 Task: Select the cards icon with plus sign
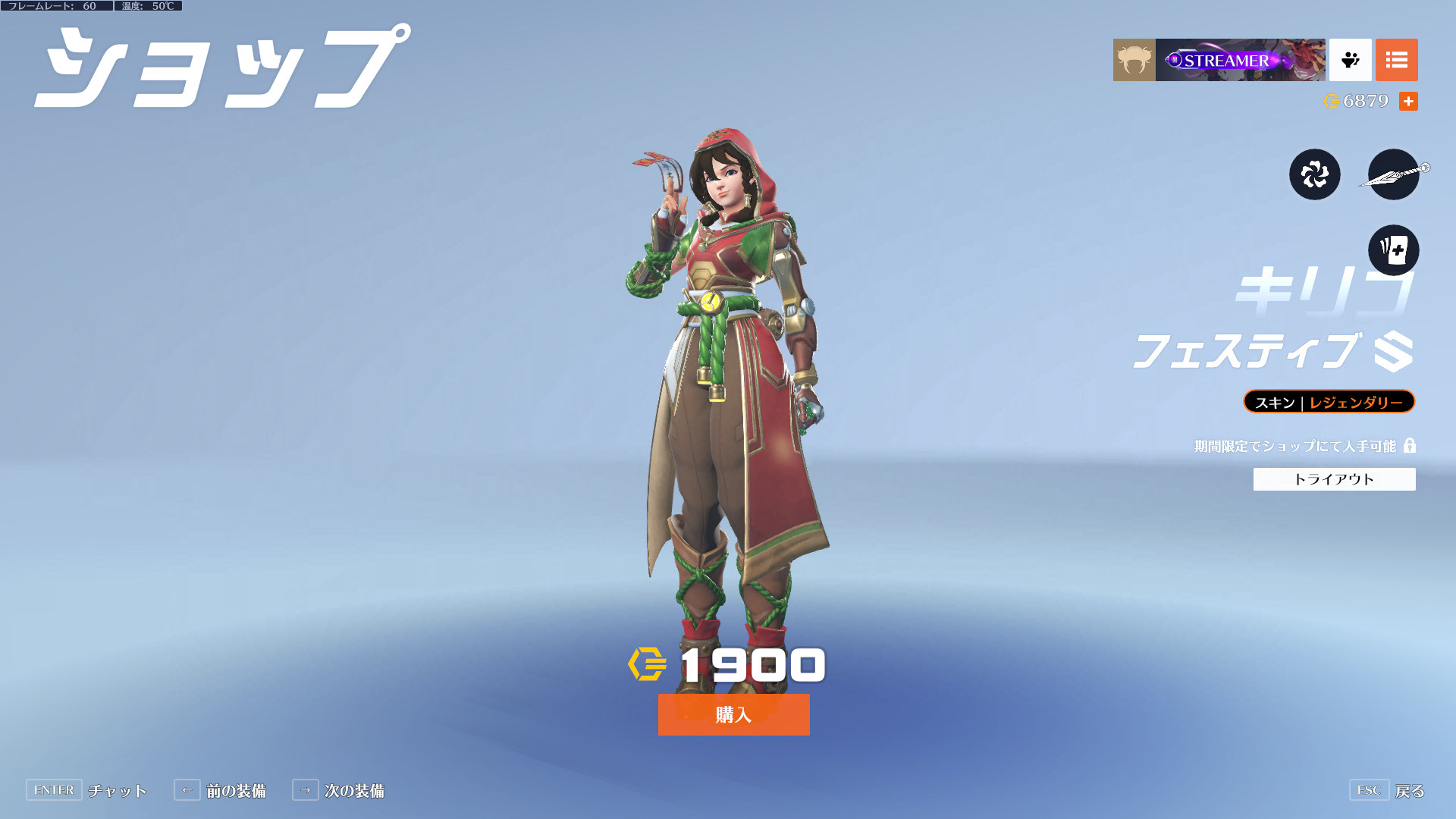pos(1393,250)
